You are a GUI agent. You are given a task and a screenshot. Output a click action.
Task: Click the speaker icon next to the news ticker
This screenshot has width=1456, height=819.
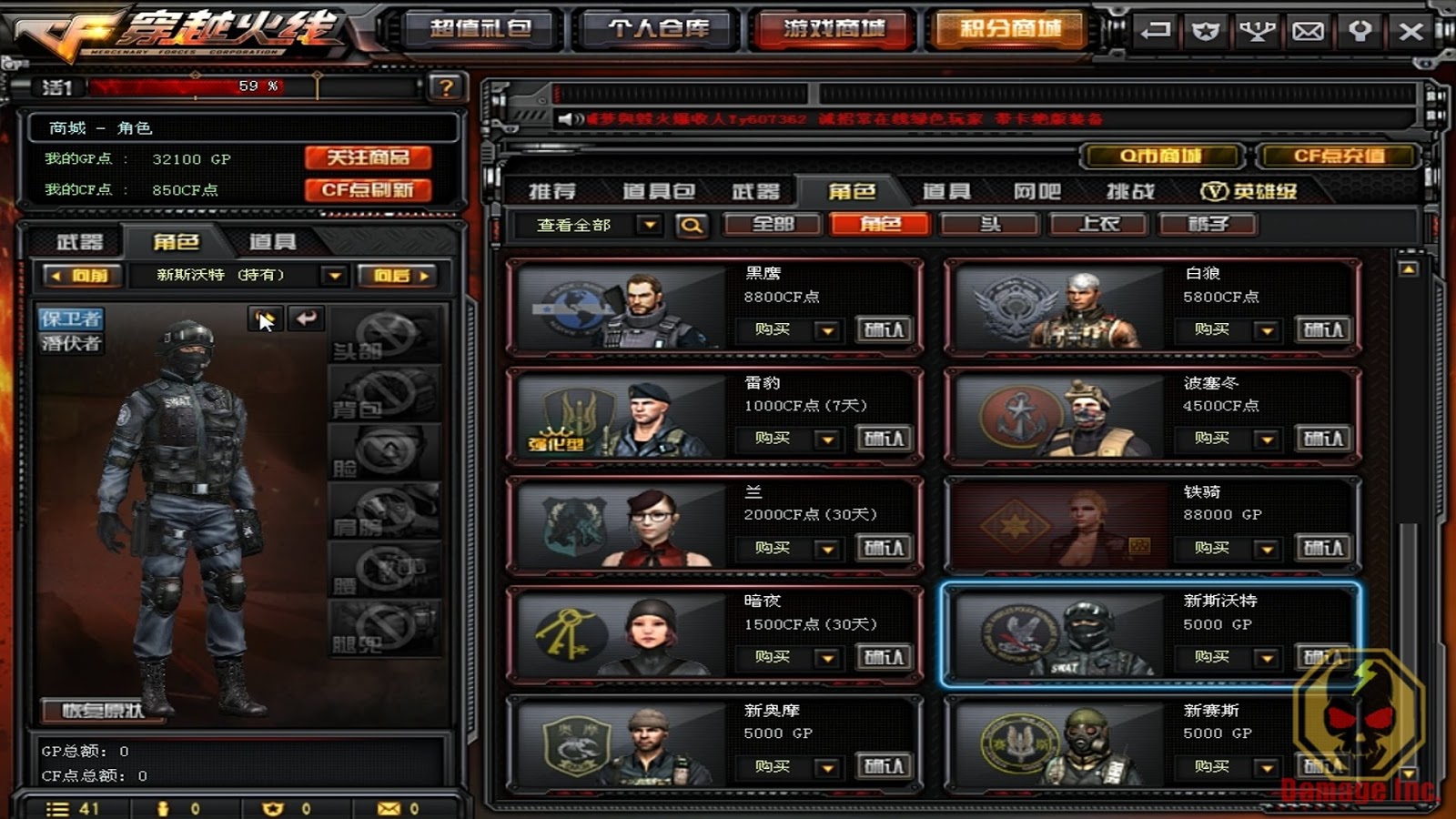571,116
